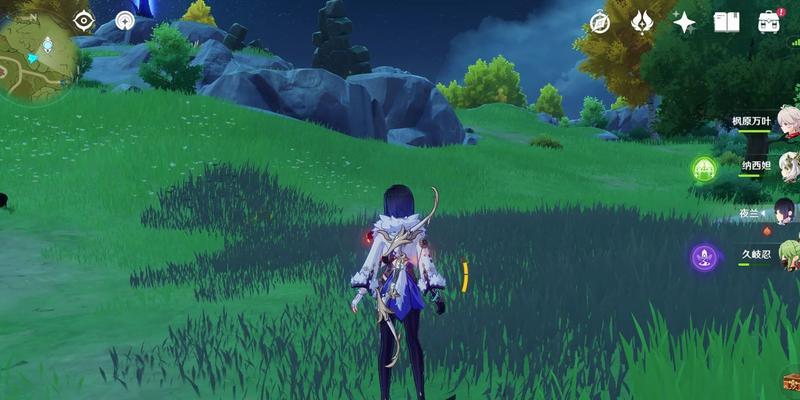This screenshot has width=800, height=400.
Task: Trigger 久岐忍's purple elemental burst icon
Action: point(705,258)
